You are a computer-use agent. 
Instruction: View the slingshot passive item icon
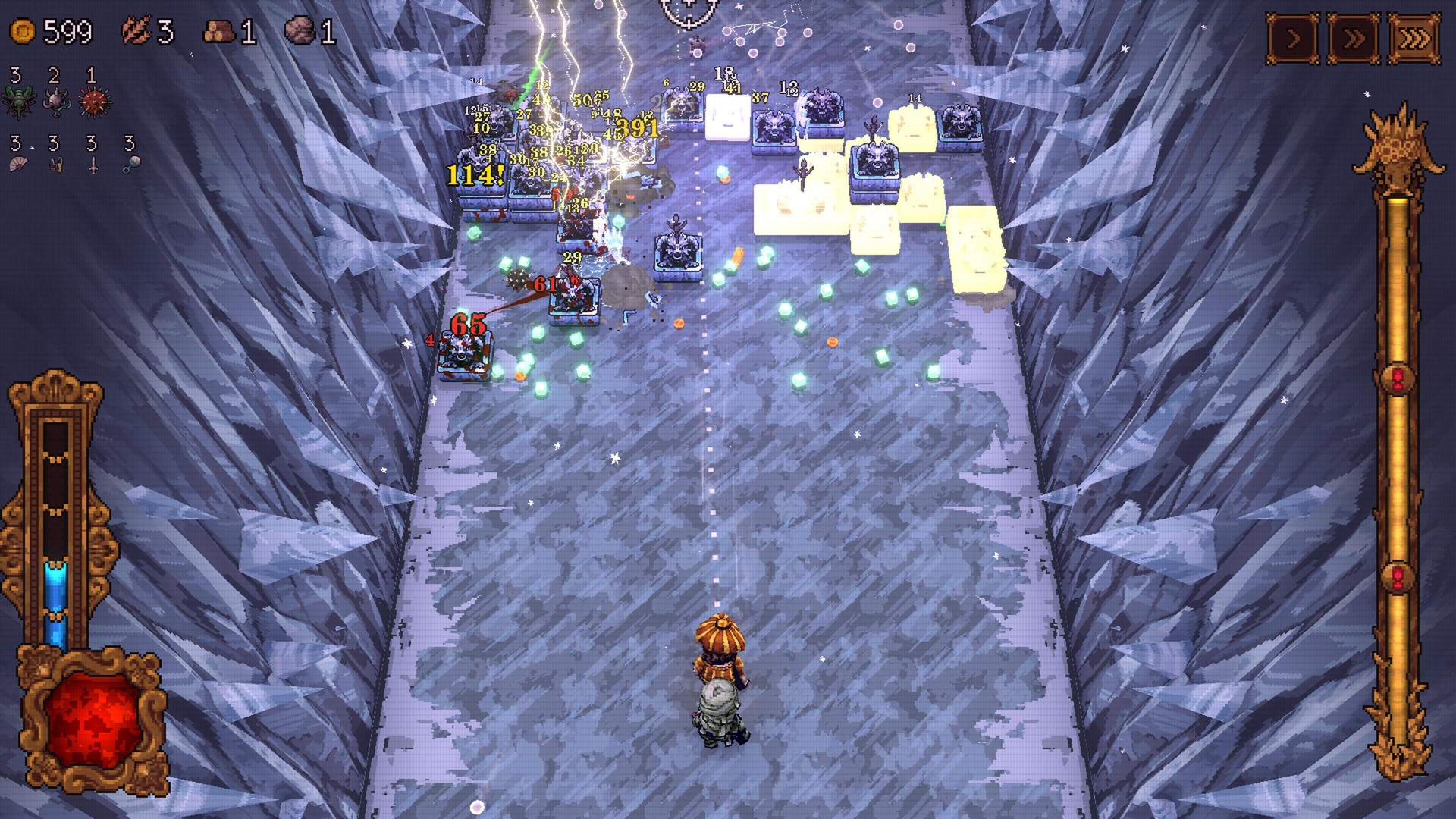click(55, 164)
